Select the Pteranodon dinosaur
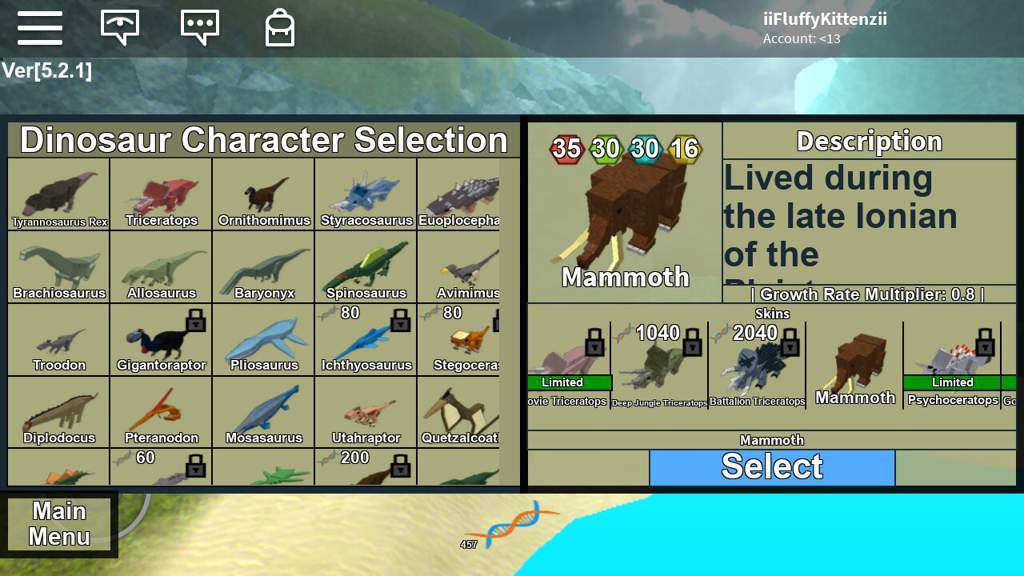 click(161, 412)
